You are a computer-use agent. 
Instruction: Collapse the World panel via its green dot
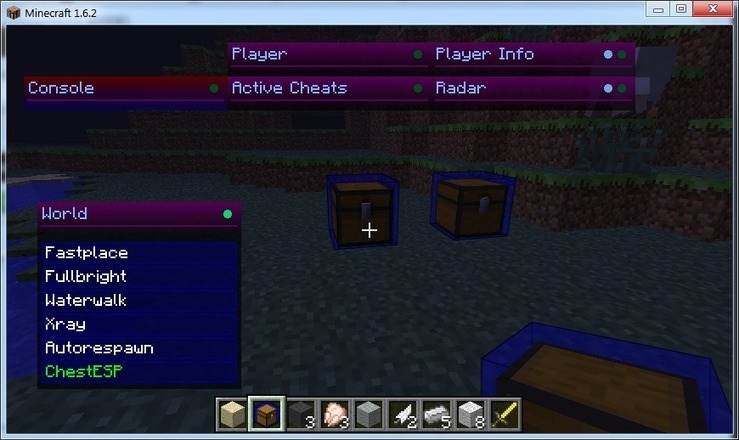227,214
